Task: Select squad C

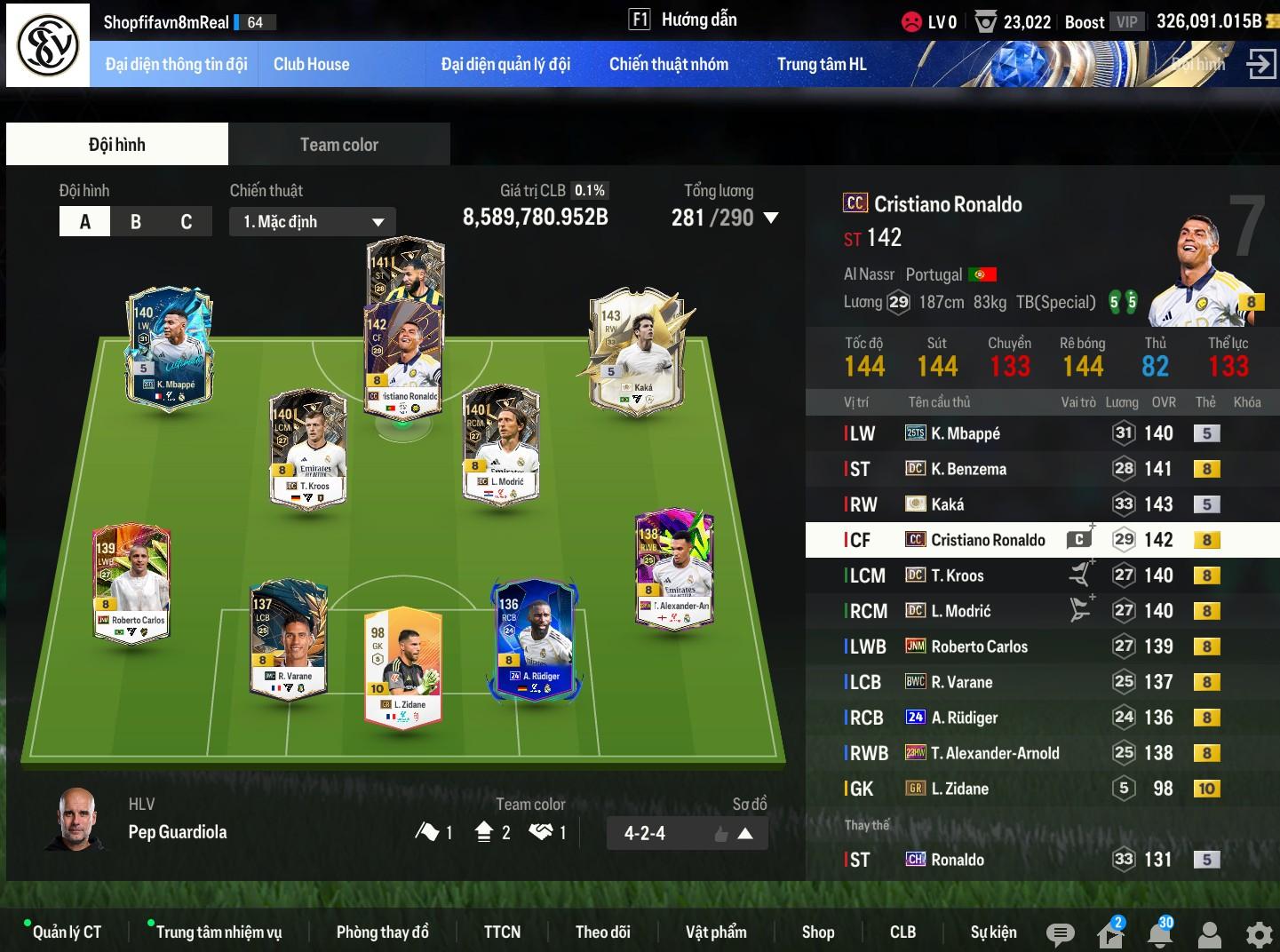Action: pyautogui.click(x=187, y=222)
